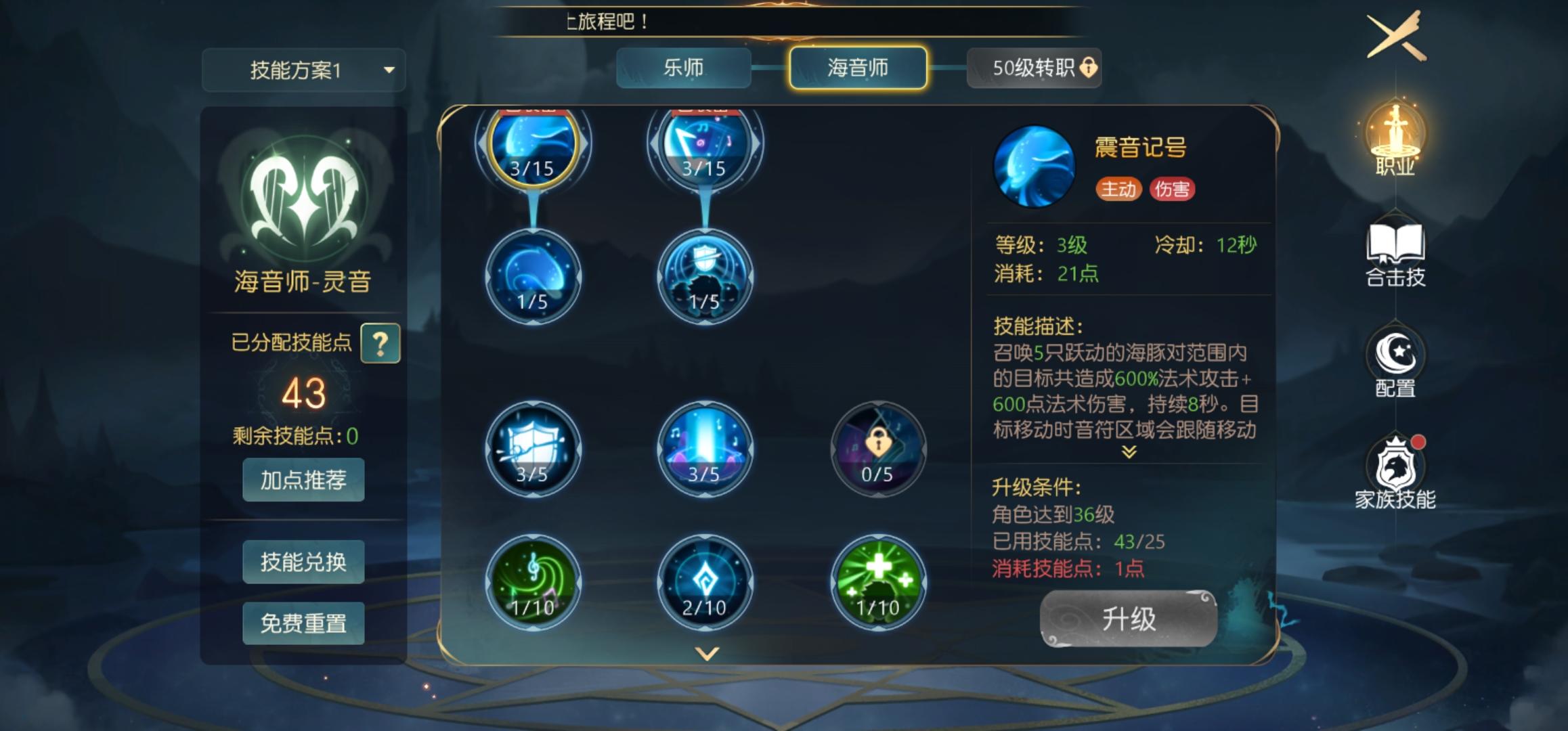
Task: Switch to the 50级转职 tab
Action: 1034,68
